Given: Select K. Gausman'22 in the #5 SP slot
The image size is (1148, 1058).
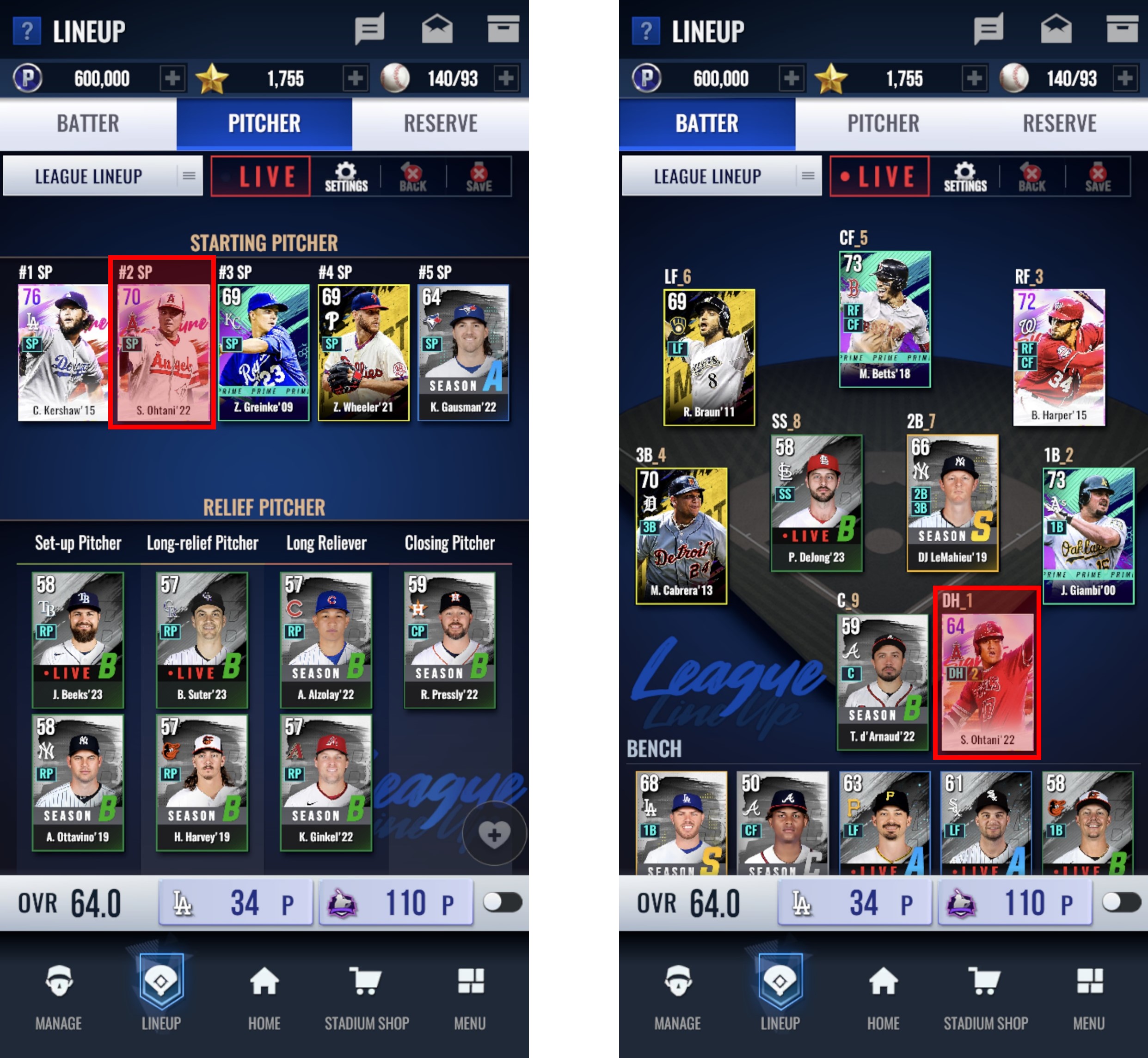Looking at the screenshot, I should point(463,352).
